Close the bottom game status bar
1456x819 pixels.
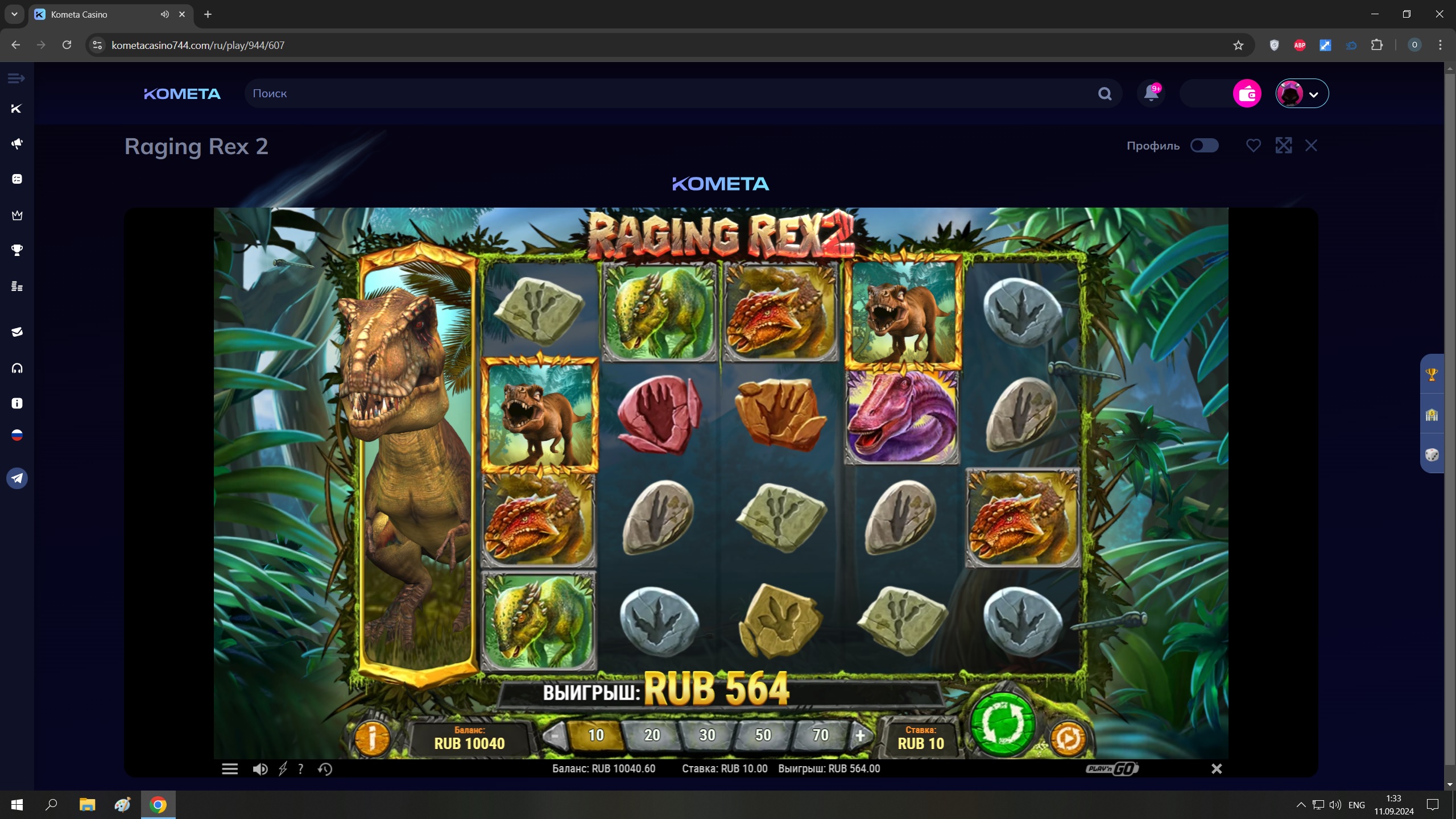pos(1217,769)
